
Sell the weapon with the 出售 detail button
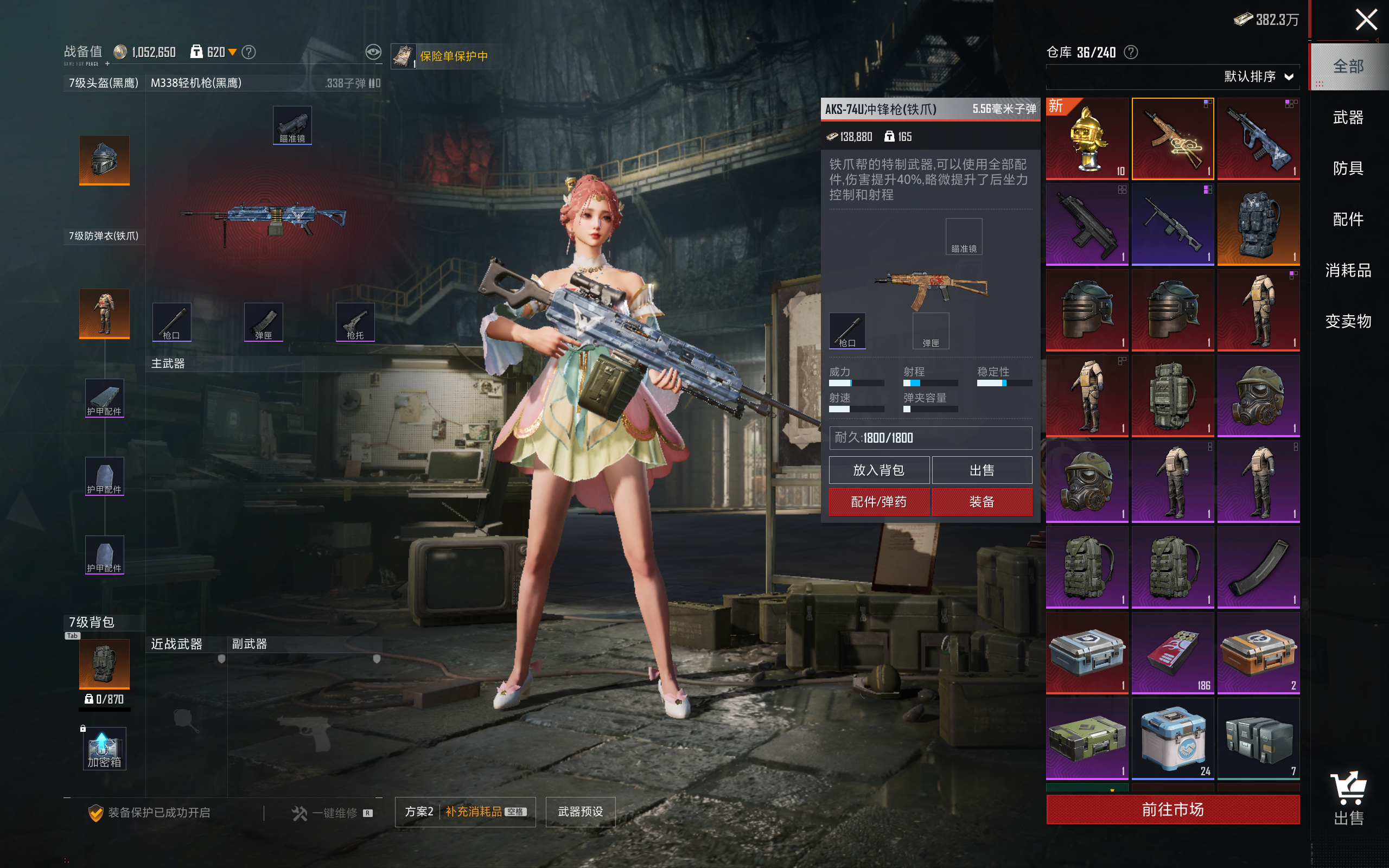coord(982,470)
